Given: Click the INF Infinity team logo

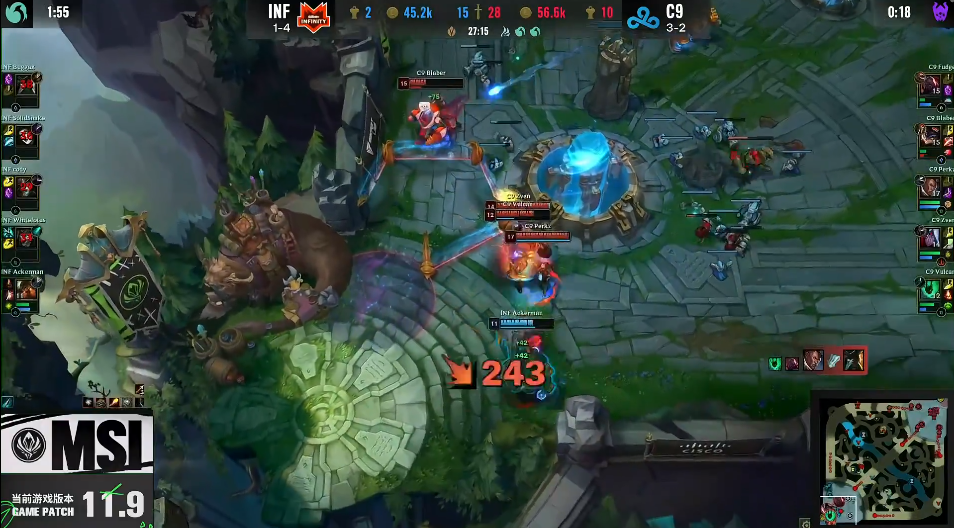Looking at the screenshot, I should coord(316,17).
